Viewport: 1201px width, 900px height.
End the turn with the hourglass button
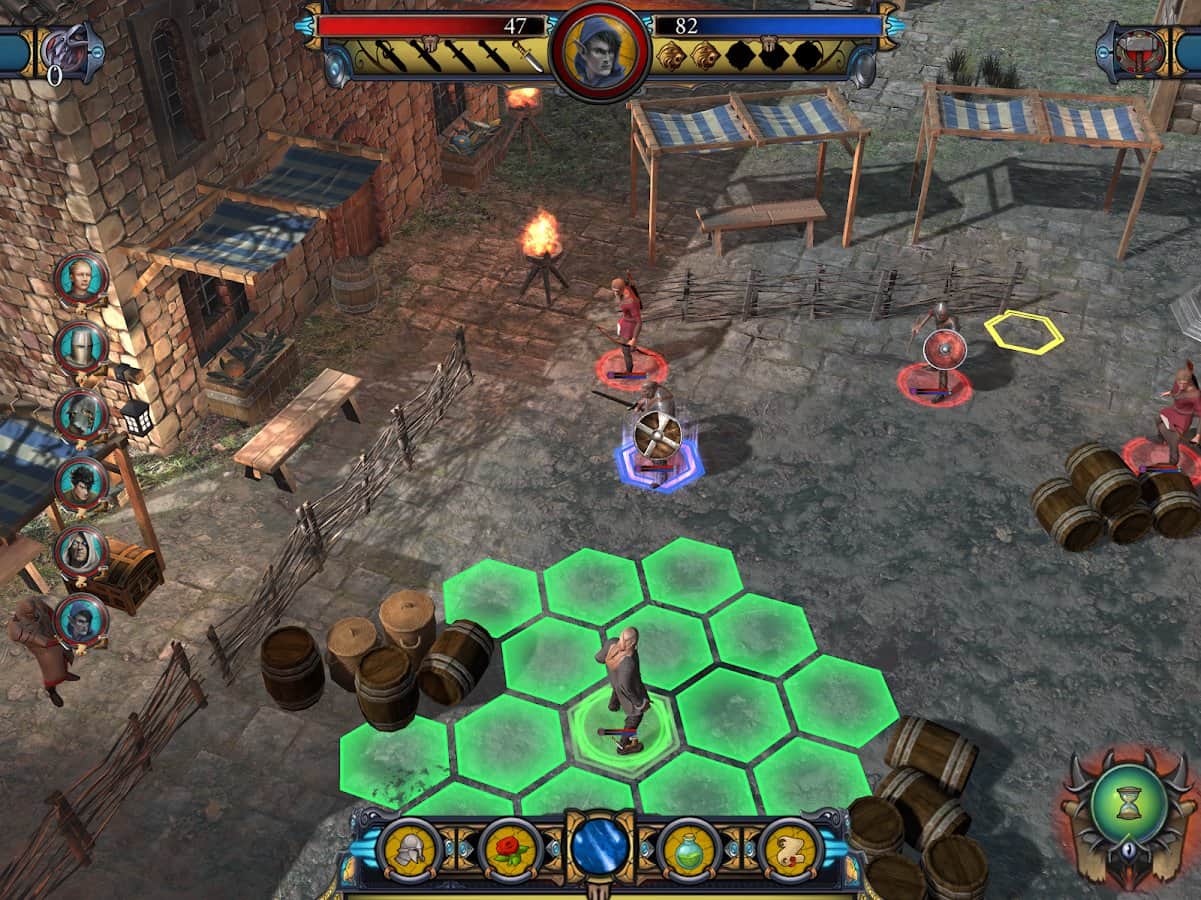1129,803
